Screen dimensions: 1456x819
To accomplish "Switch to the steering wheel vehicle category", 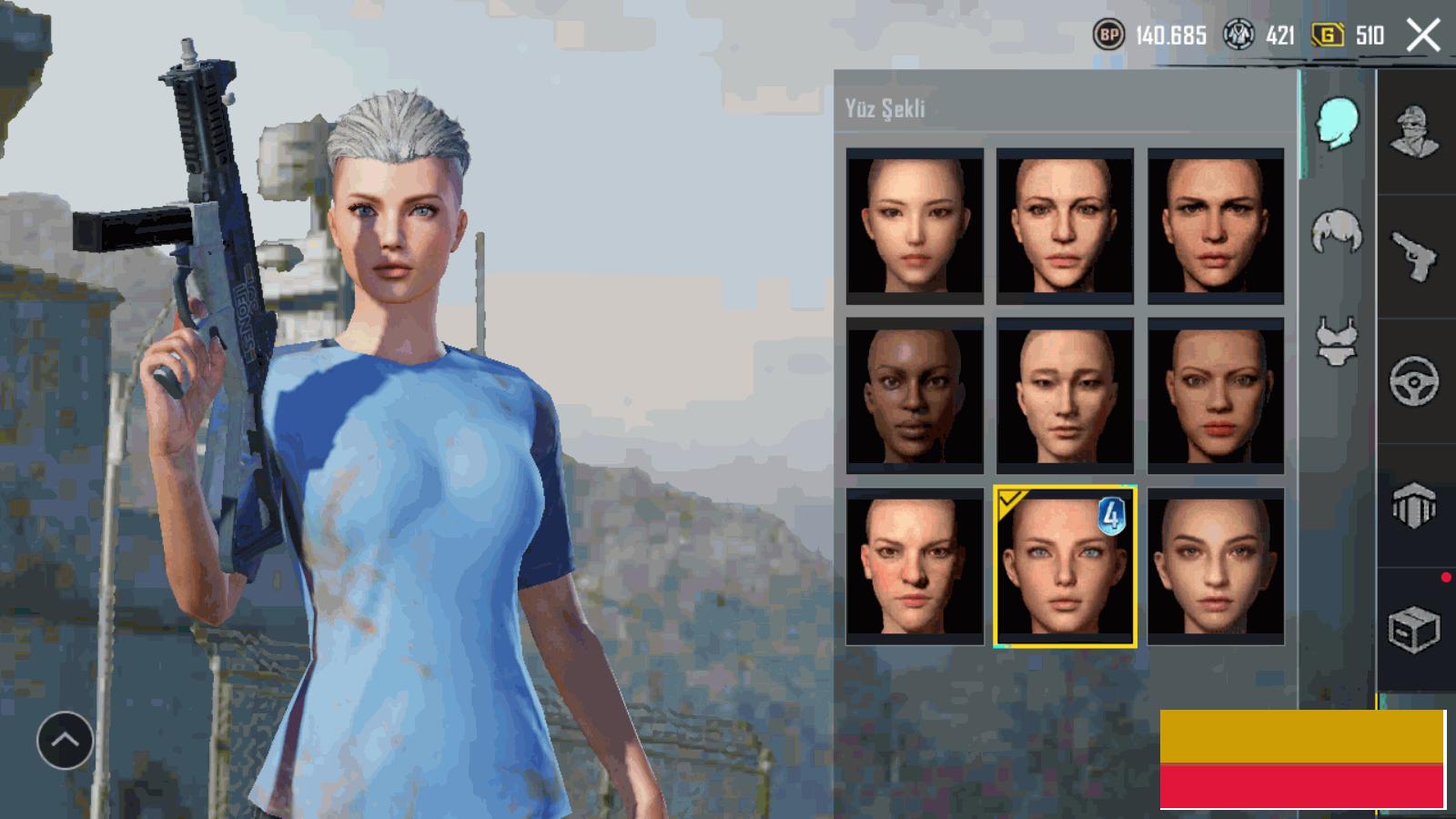I will tap(1414, 380).
